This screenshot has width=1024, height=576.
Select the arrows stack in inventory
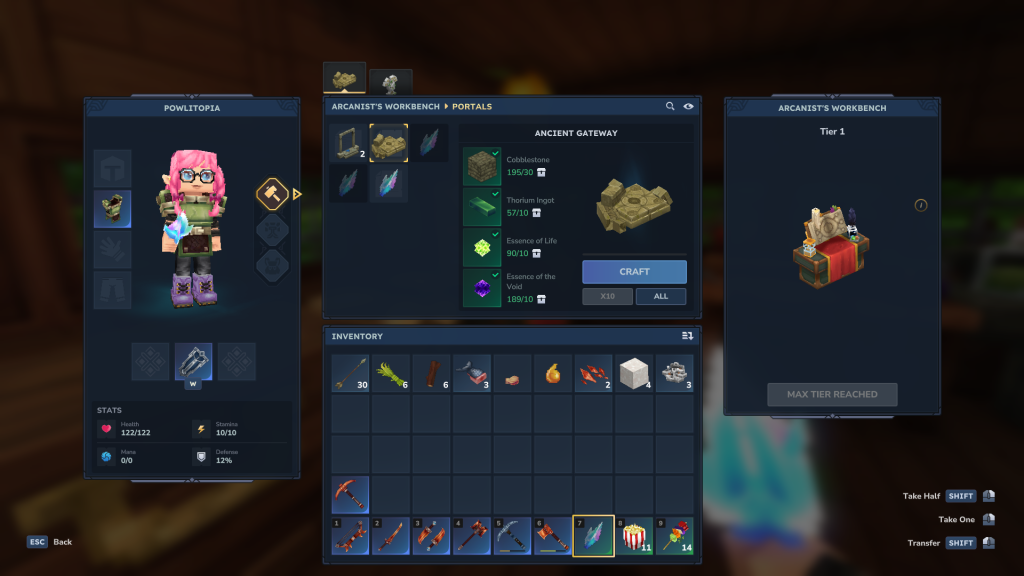click(350, 373)
